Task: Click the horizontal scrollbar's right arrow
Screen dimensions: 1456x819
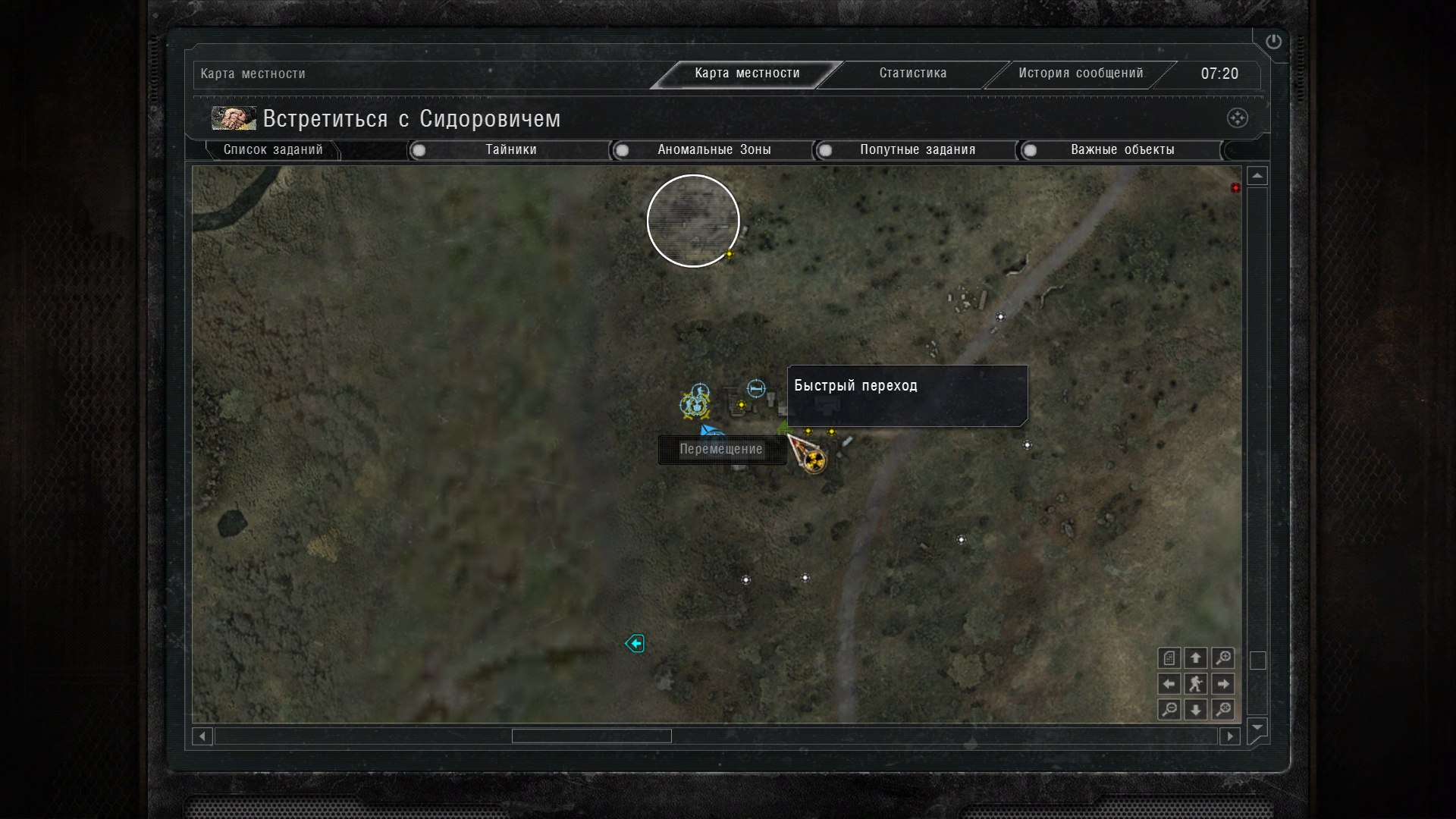Action: (1230, 736)
